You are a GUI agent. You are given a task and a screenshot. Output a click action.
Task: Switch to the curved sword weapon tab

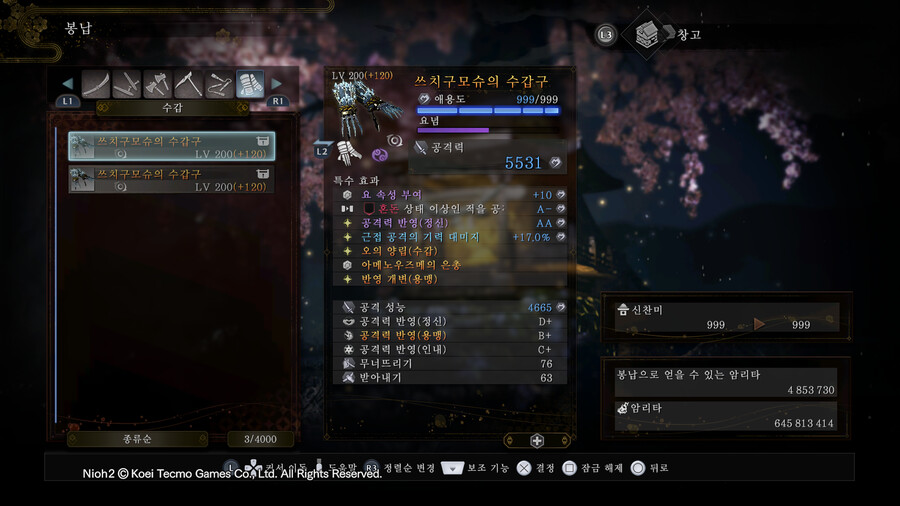pos(96,84)
